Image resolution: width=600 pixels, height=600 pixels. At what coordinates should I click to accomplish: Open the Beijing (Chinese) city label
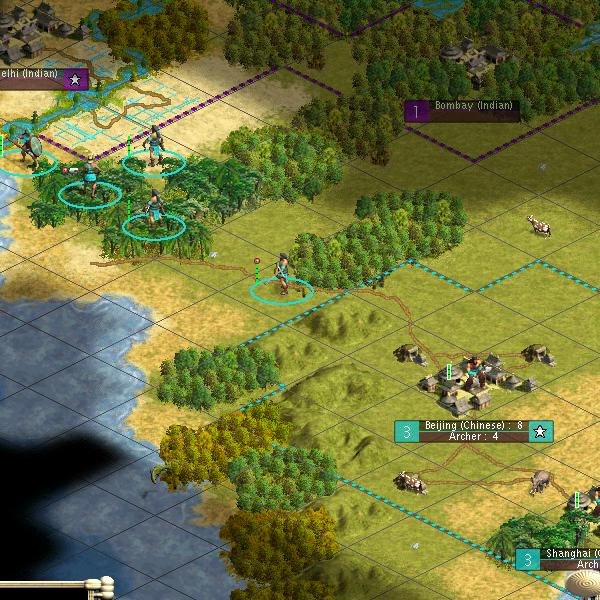(474, 431)
